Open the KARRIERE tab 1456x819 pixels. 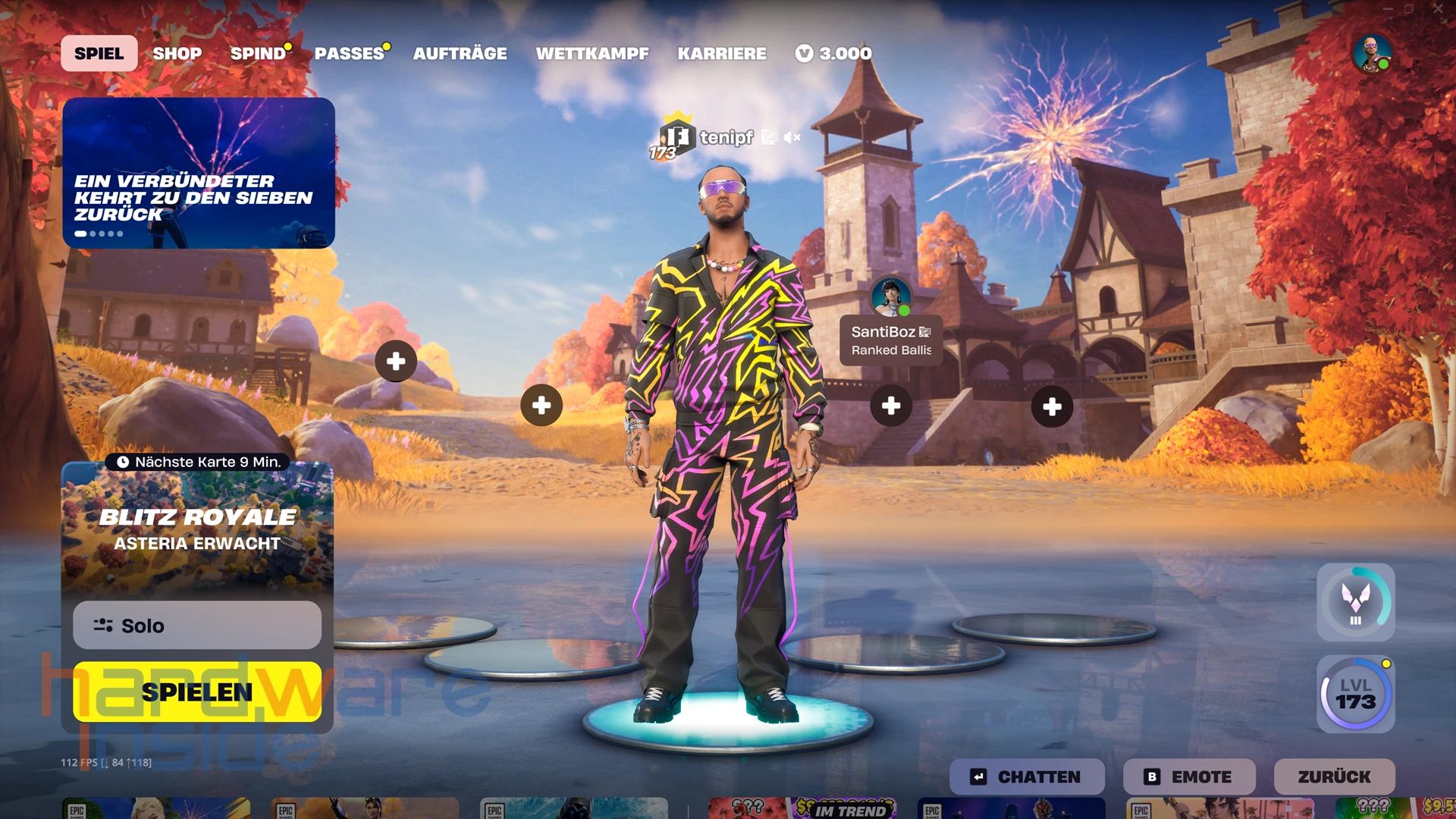[722, 53]
